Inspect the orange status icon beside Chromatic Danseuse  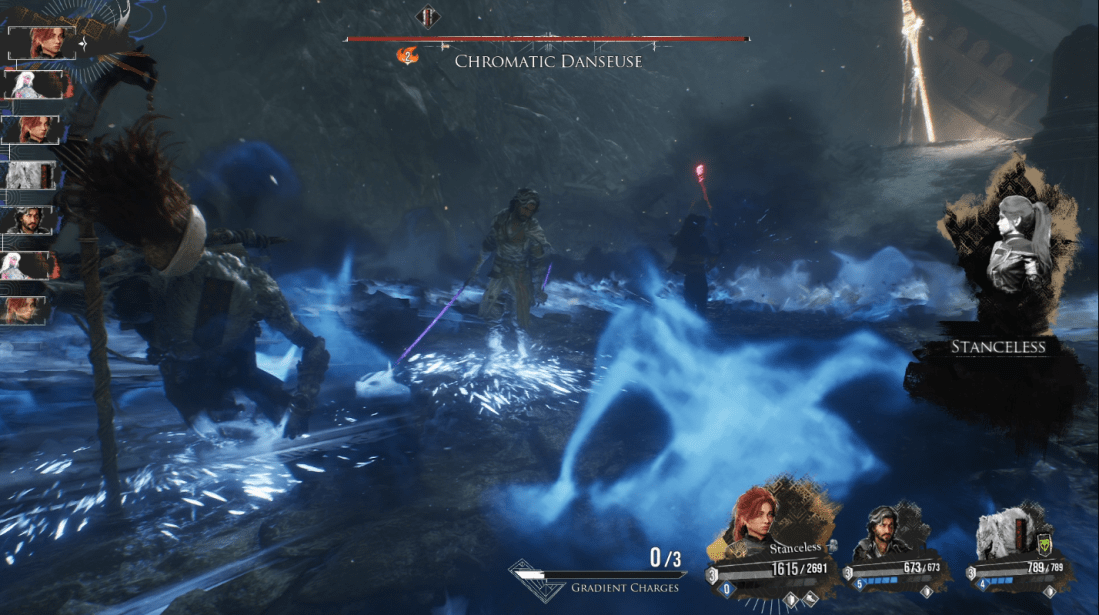click(x=407, y=57)
